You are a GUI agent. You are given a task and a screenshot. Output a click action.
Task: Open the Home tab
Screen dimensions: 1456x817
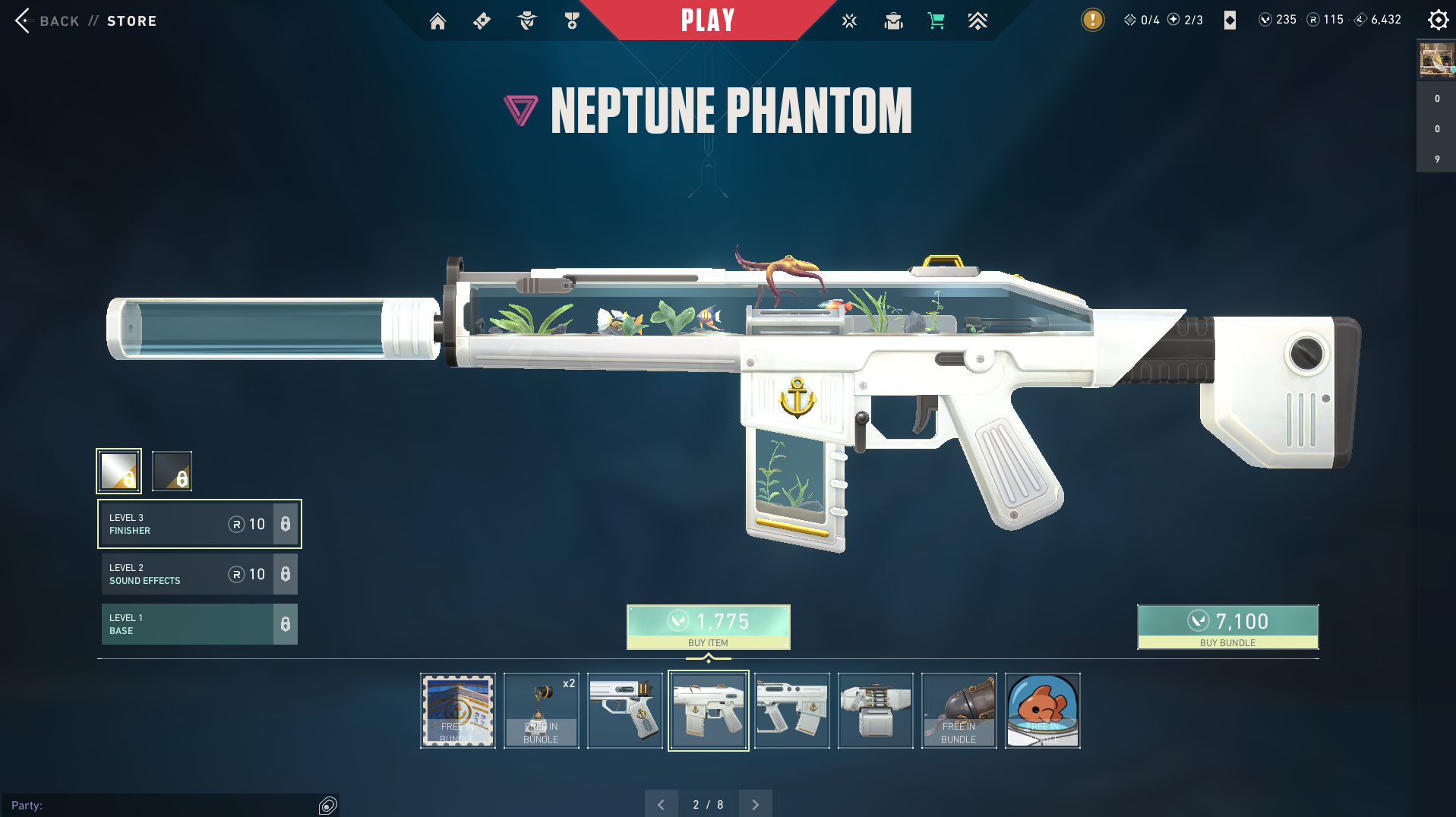(437, 21)
